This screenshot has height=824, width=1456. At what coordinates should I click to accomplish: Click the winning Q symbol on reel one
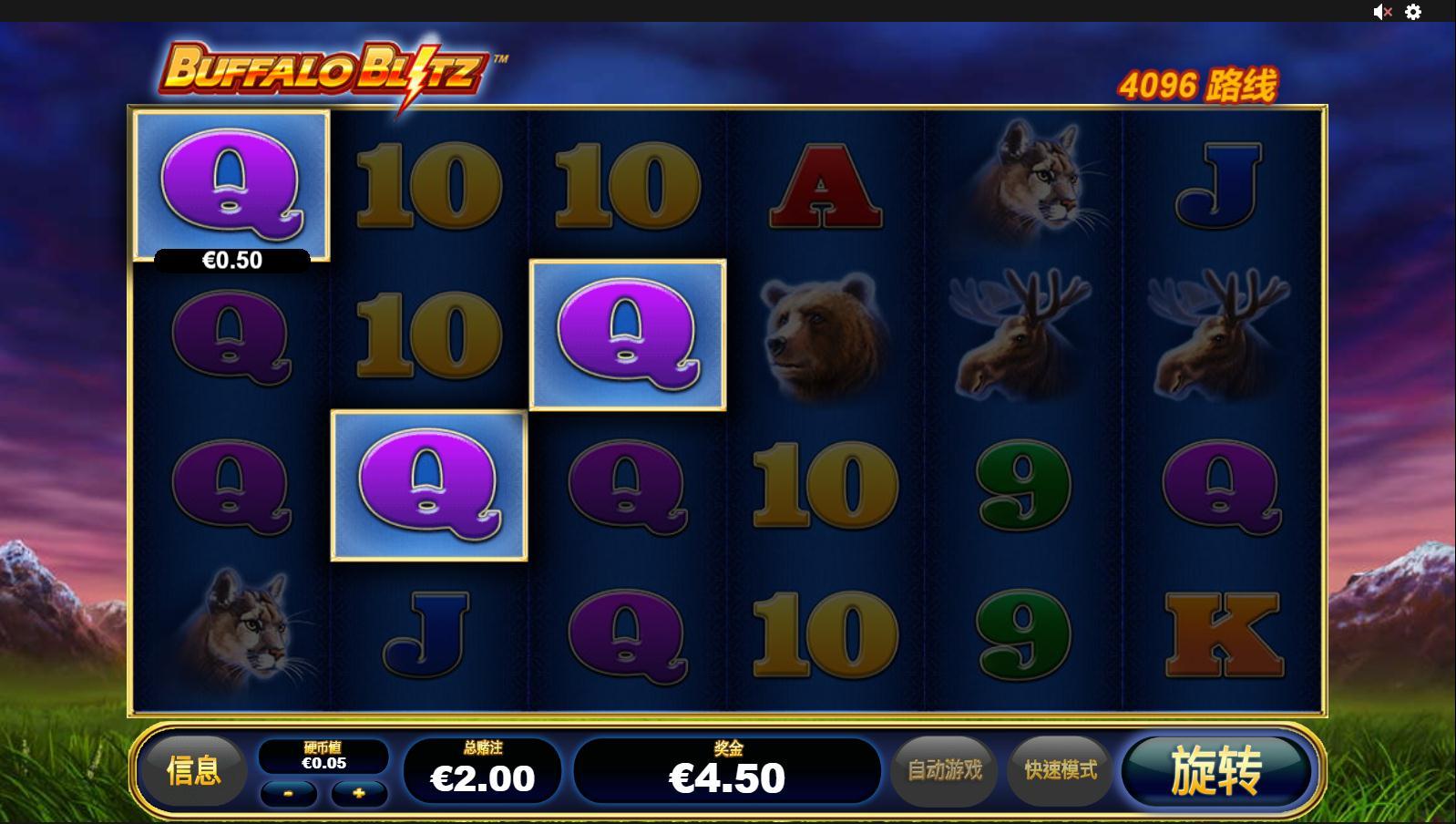click(233, 182)
